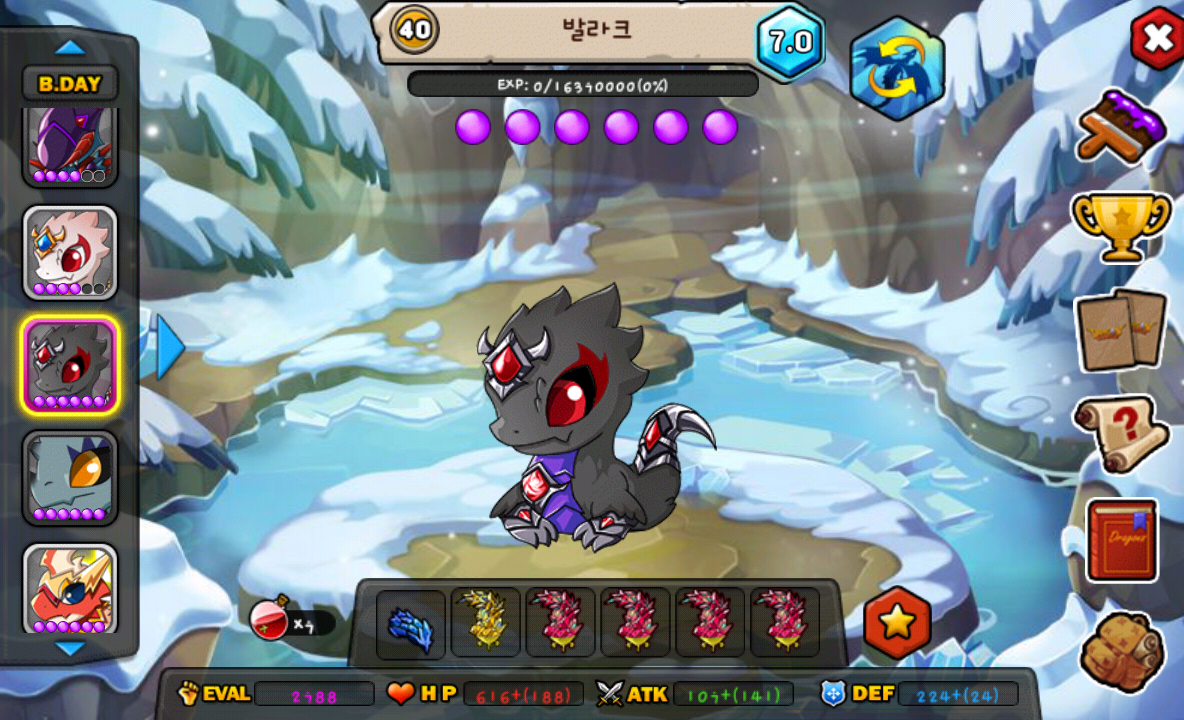This screenshot has width=1184, height=720.
Task: Choose the gray dragon with orange eye
Action: (70, 477)
